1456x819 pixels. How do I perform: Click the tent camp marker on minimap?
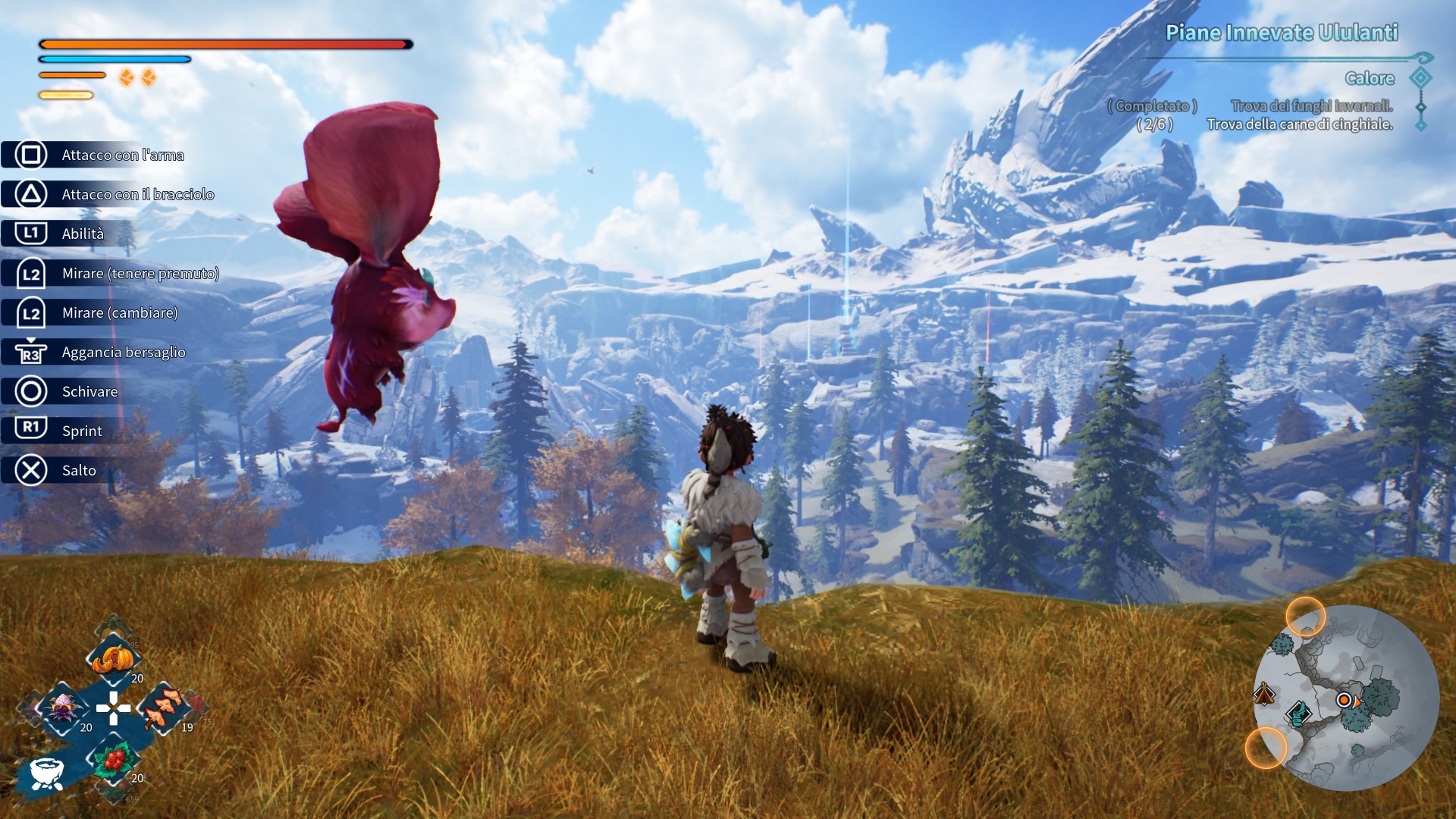1263,693
